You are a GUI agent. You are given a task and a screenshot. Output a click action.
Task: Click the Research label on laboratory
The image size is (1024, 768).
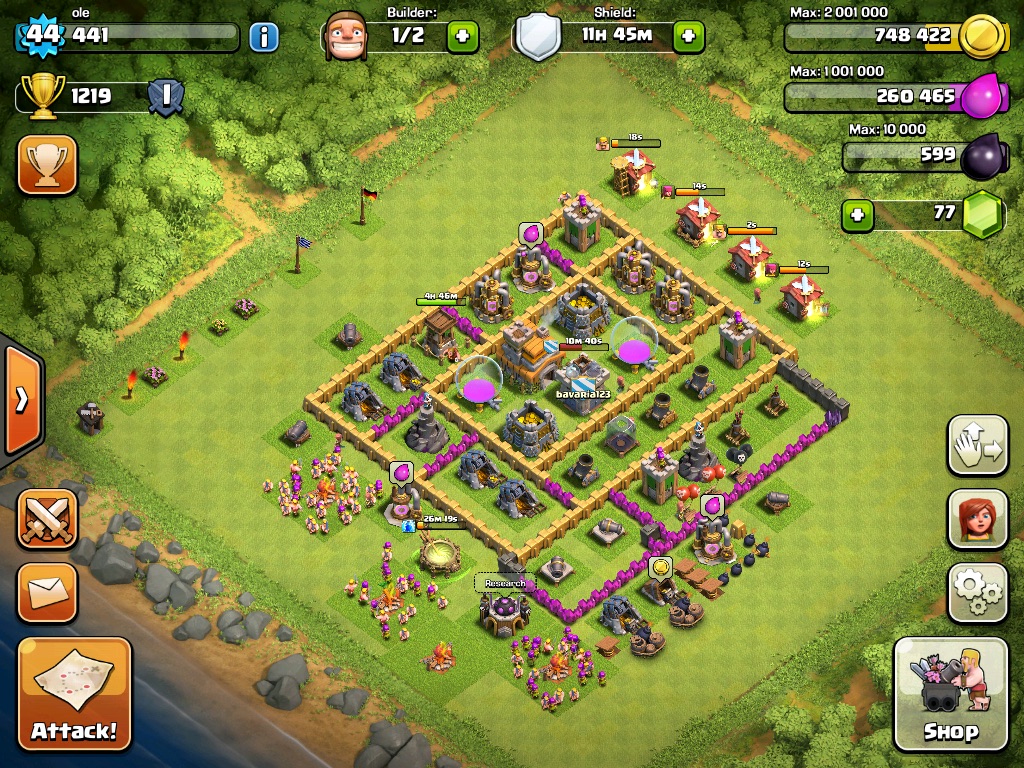[504, 583]
